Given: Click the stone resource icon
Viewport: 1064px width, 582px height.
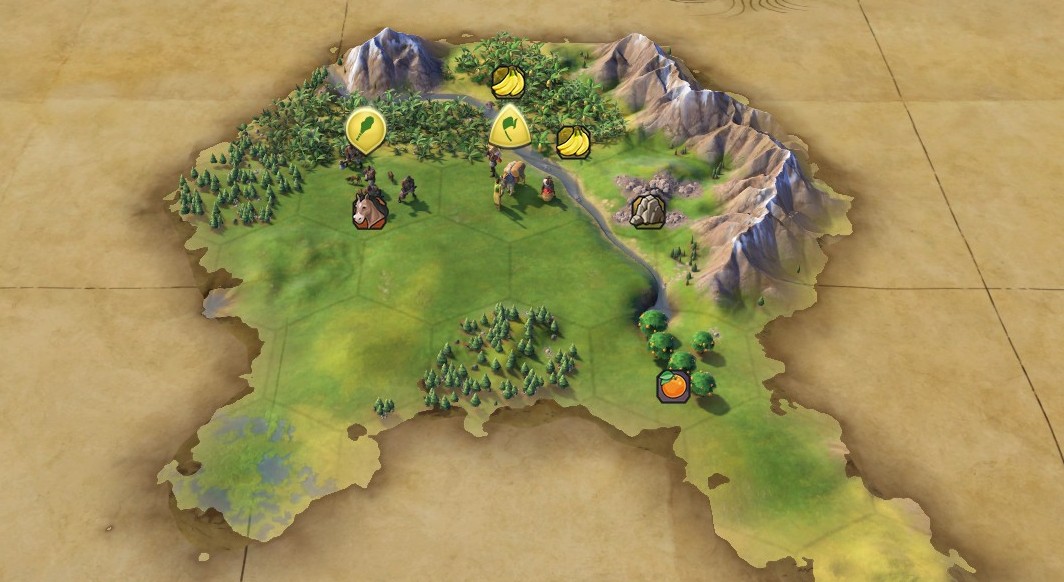Looking at the screenshot, I should 648,210.
